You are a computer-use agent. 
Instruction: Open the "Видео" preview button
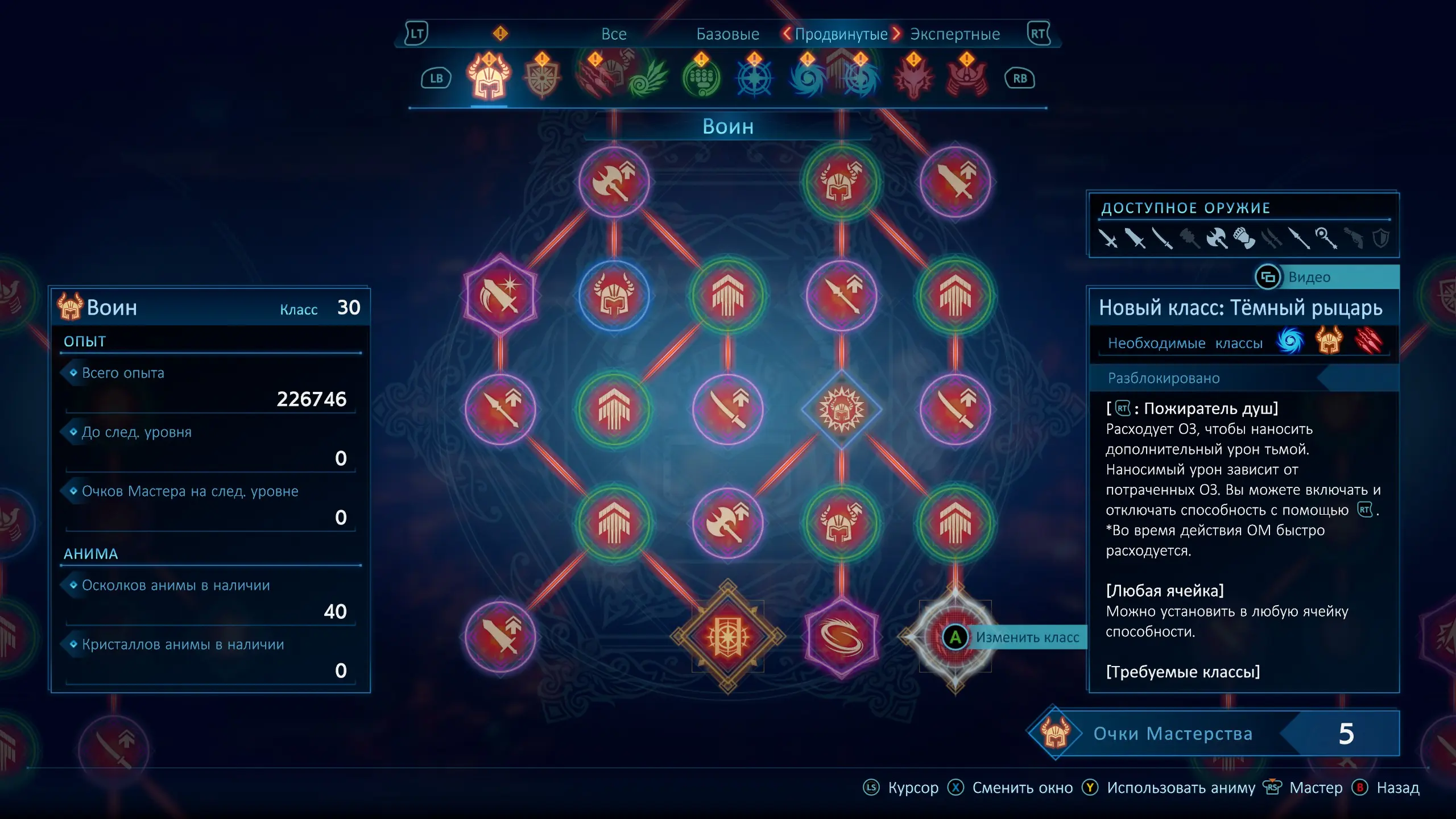[1308, 277]
